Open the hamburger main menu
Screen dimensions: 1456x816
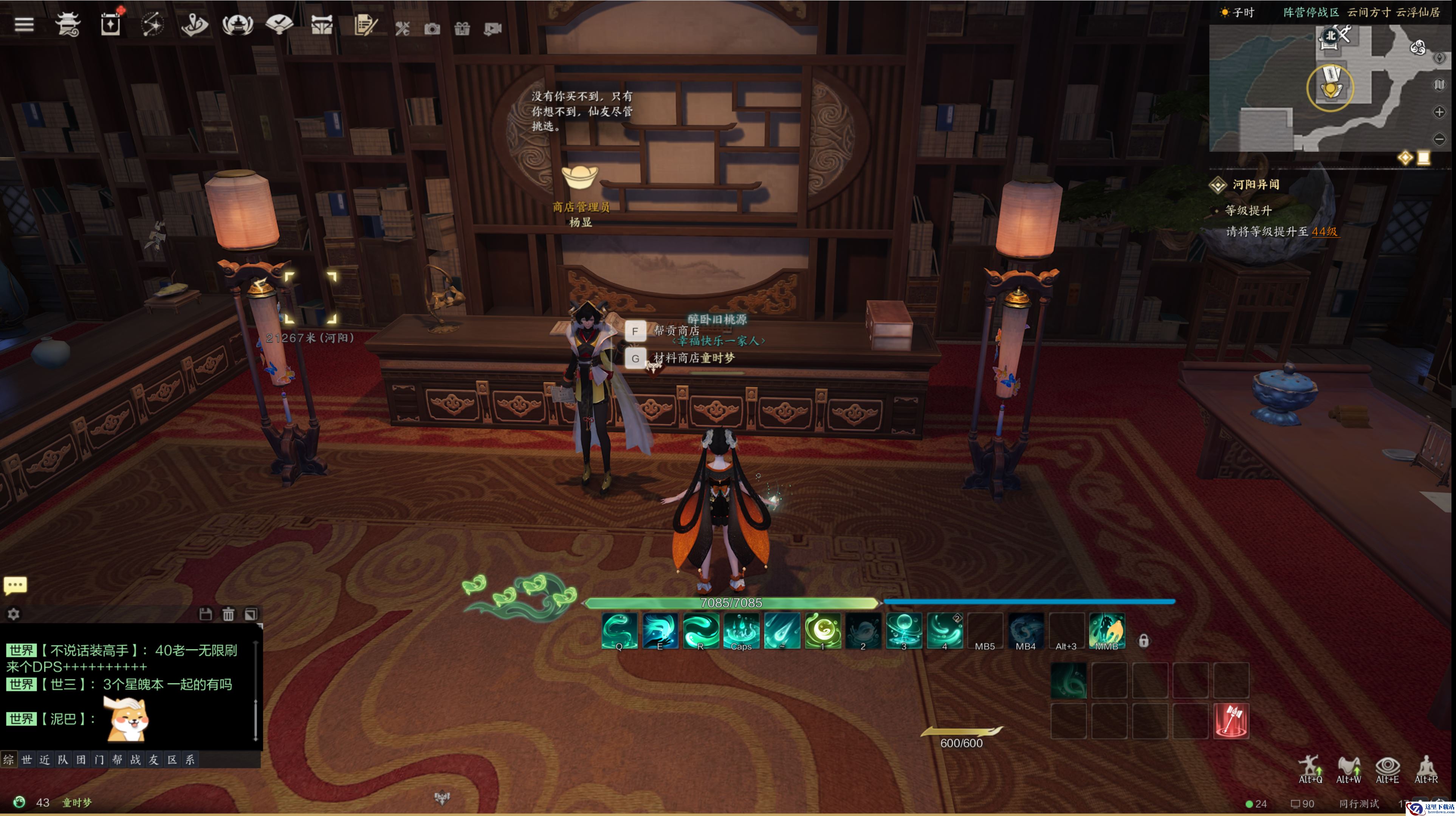24,25
